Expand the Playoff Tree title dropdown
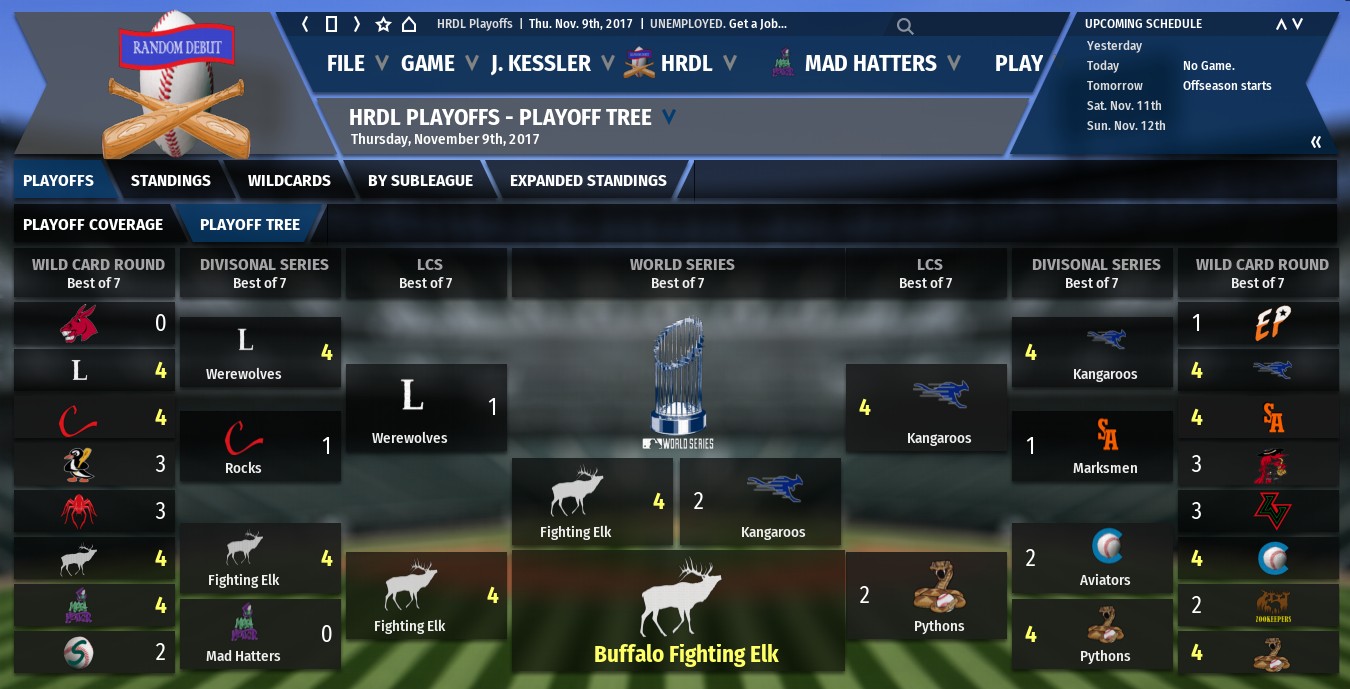 (669, 117)
